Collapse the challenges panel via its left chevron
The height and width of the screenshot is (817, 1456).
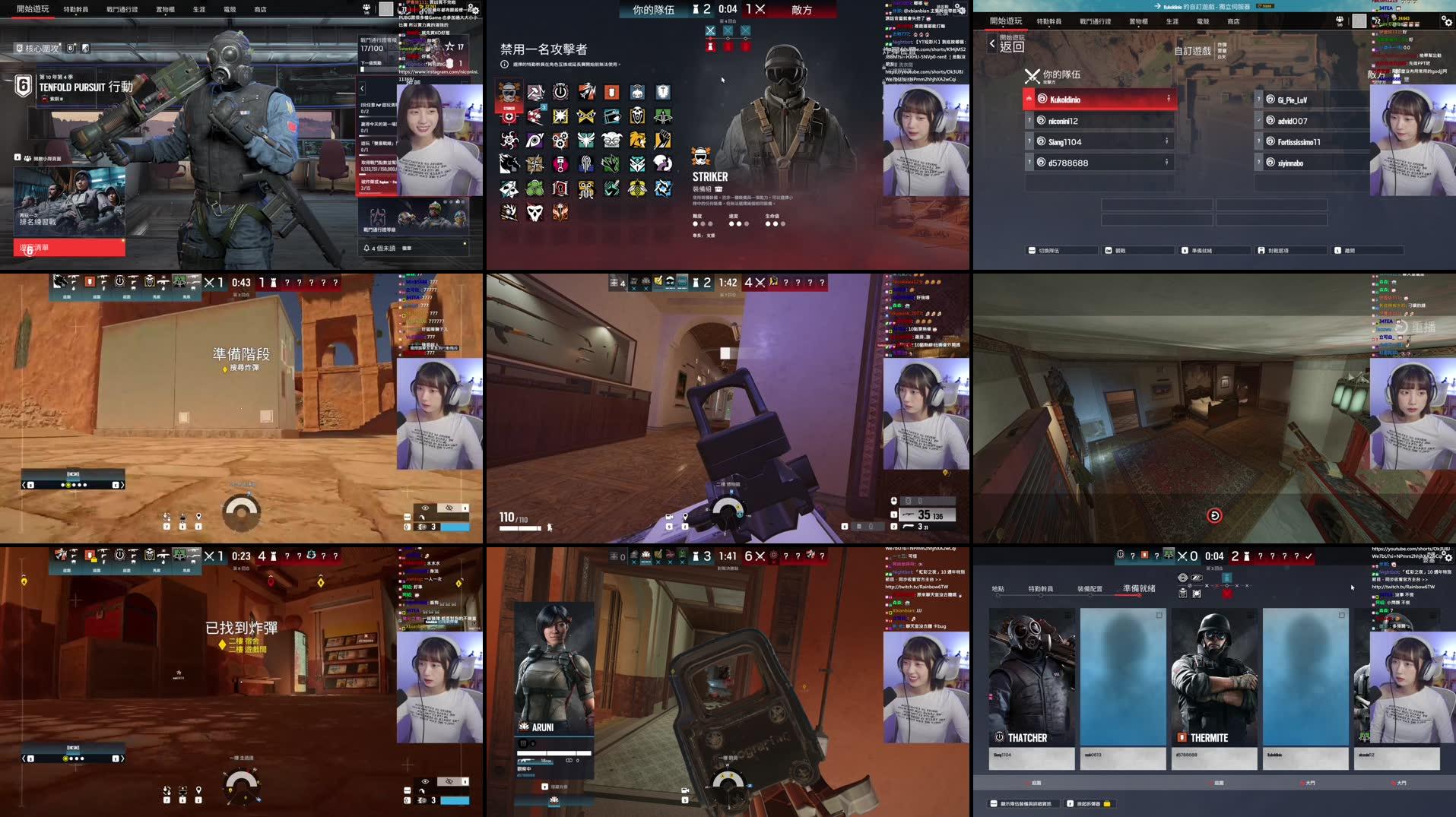pos(362,88)
